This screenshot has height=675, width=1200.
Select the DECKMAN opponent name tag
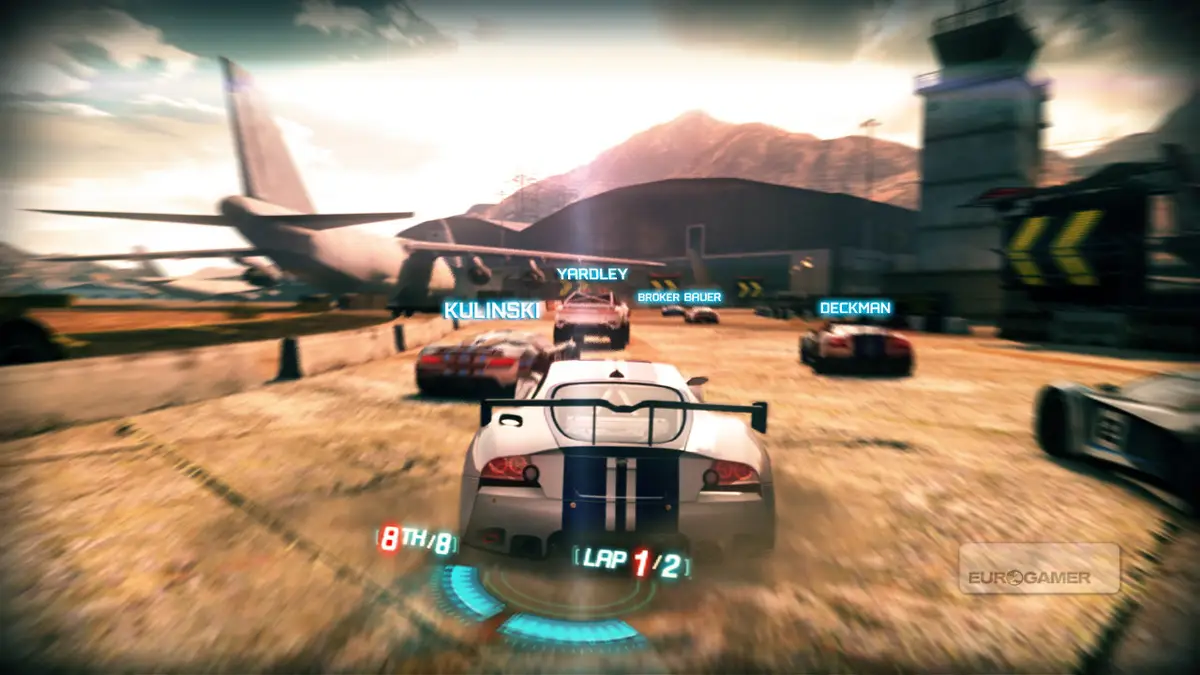click(856, 308)
